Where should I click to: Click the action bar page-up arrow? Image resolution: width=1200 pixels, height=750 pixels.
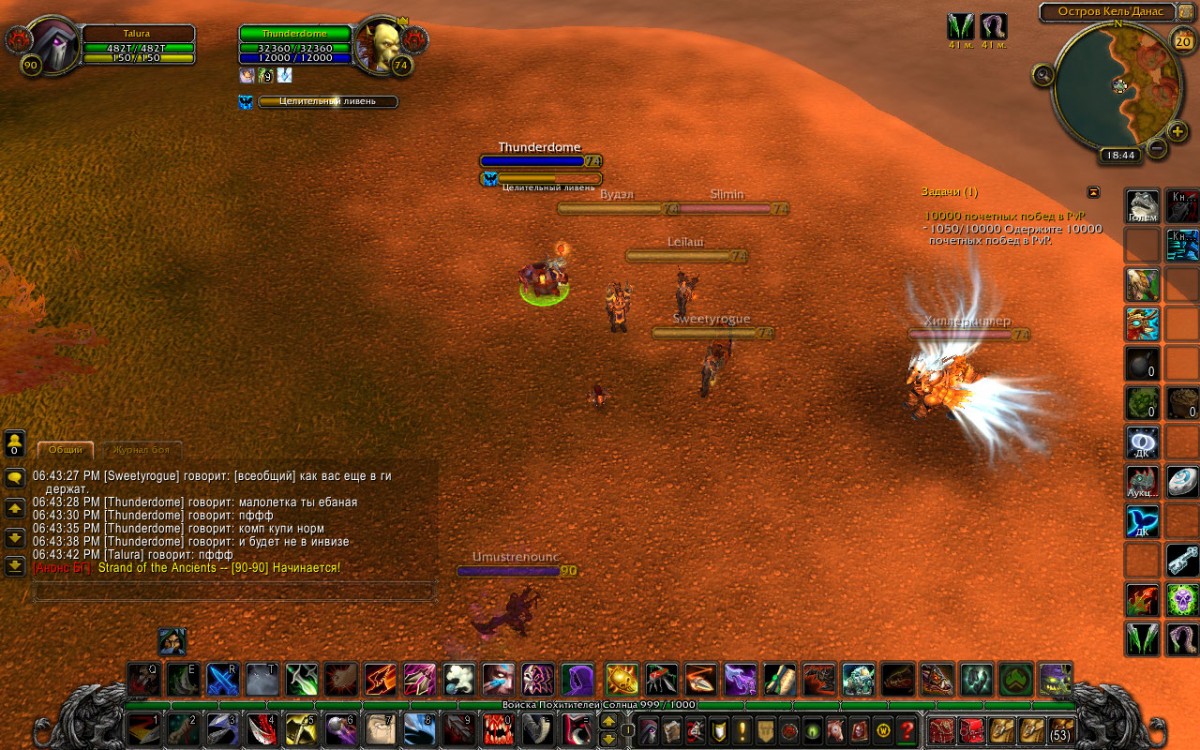tap(608, 721)
